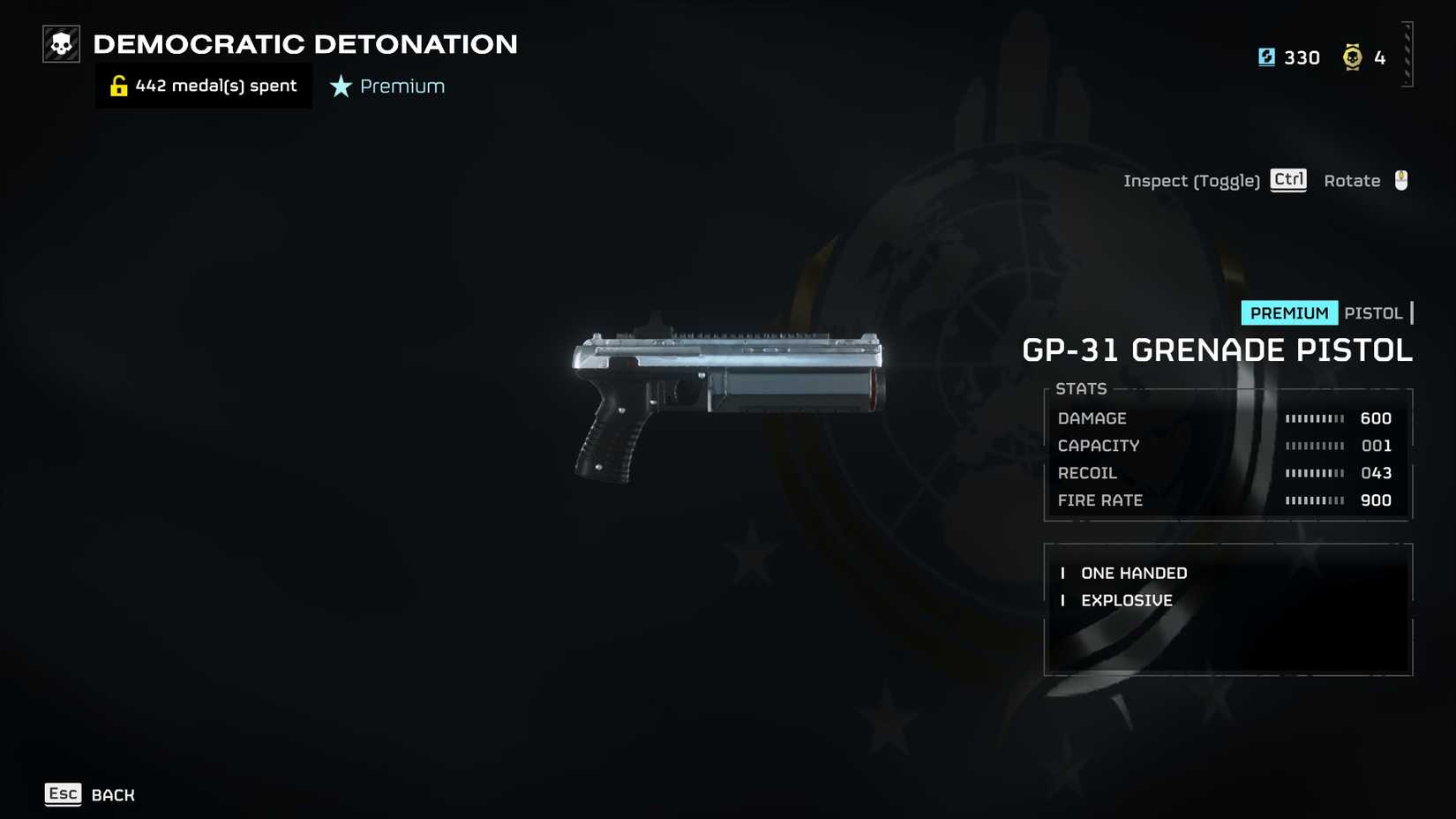Select the PISTOL category label
Viewport: 1456px width, 819px height.
[1374, 312]
